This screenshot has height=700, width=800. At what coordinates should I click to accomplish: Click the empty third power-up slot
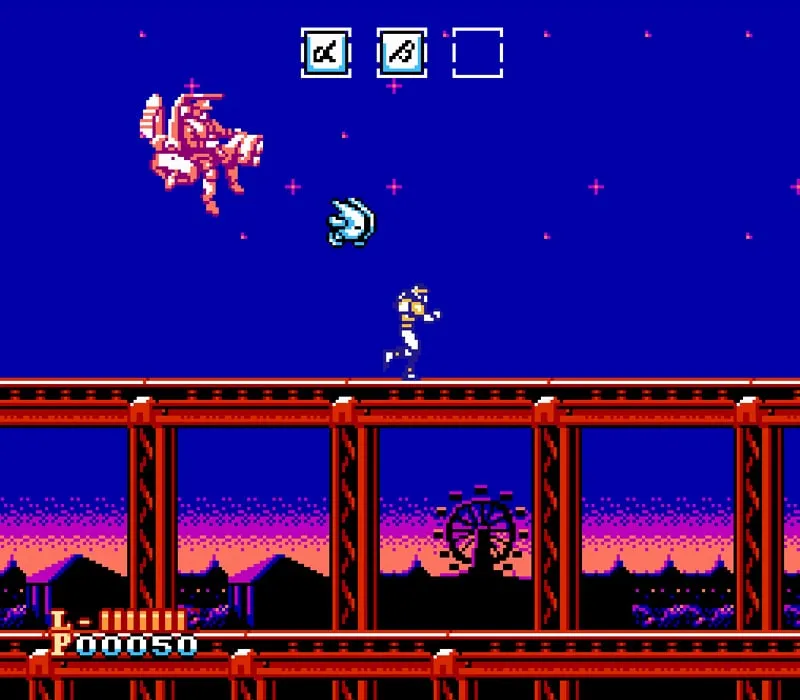(477, 53)
